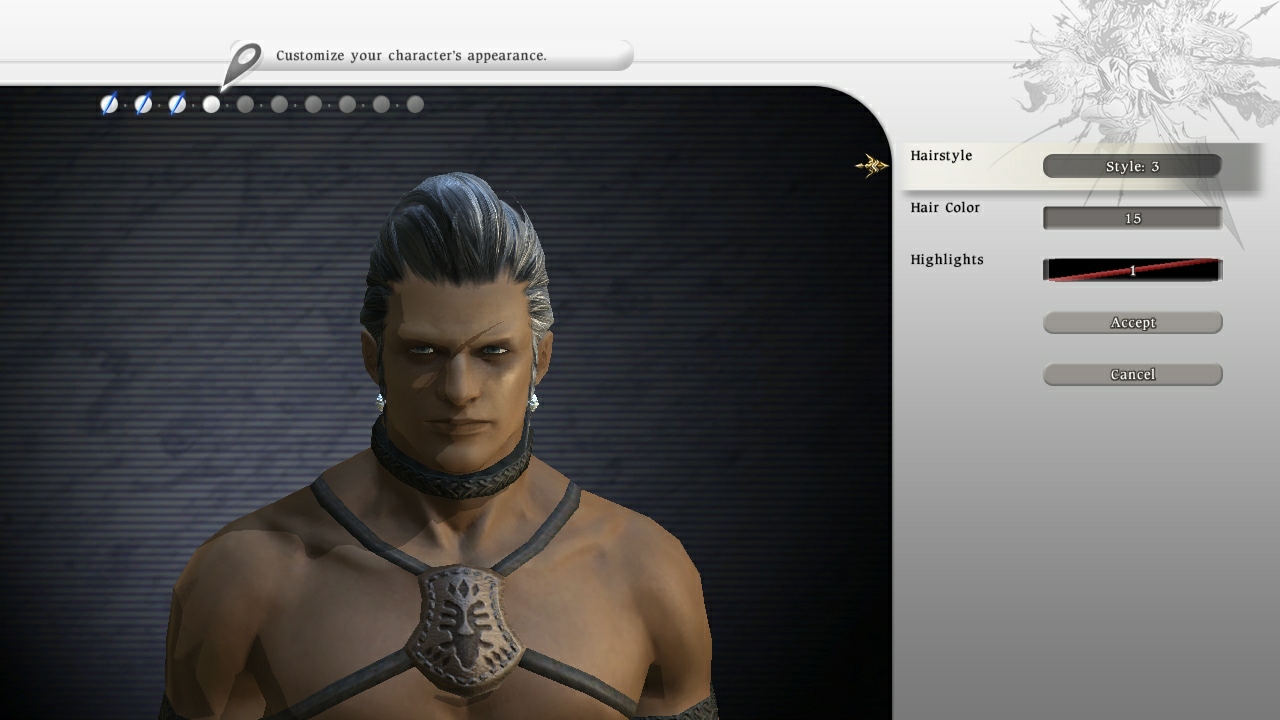Viewport: 1280px width, 720px height.
Task: Click the eighth customization step circle
Action: [347, 103]
